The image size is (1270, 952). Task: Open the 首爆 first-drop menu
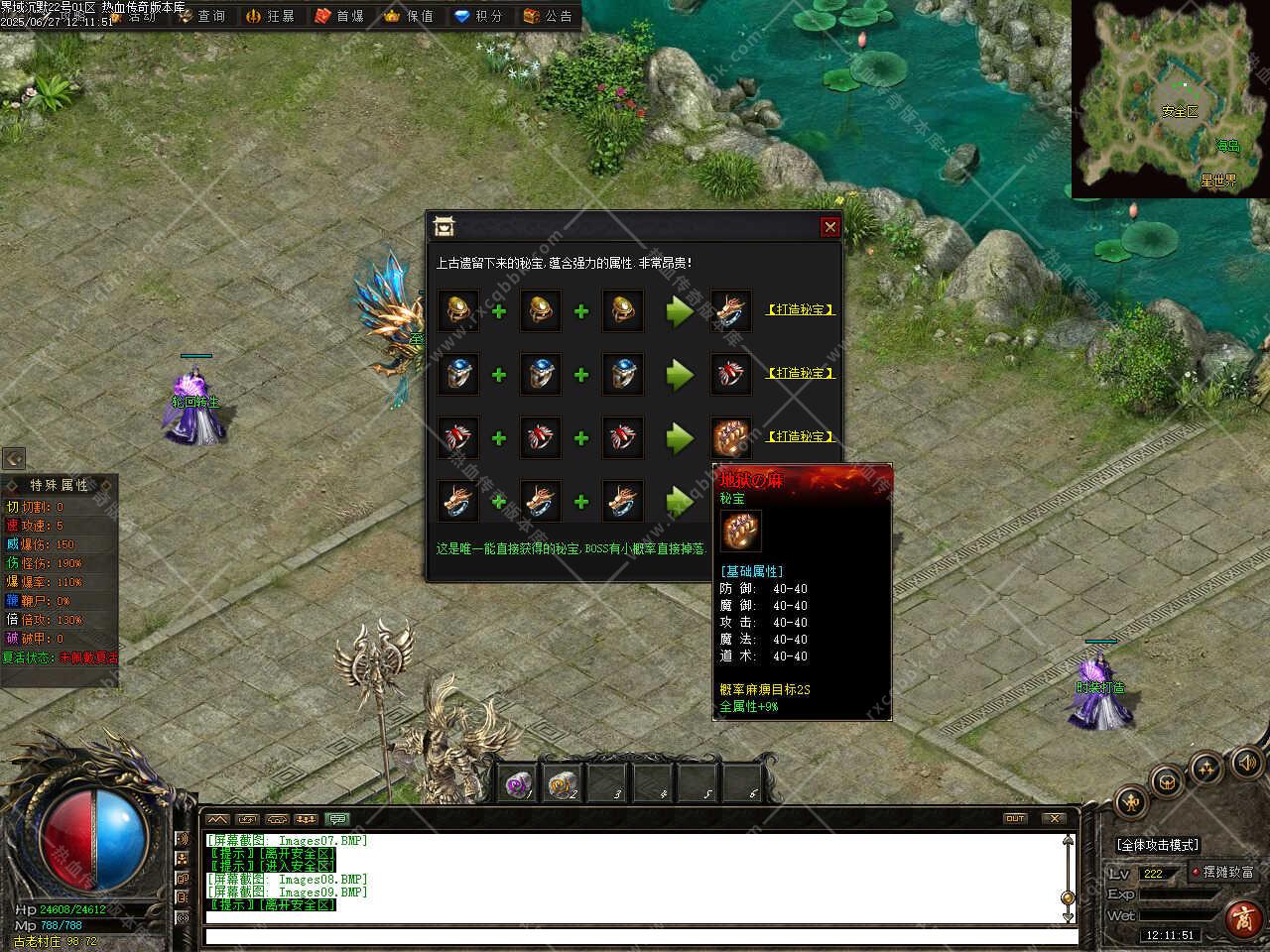tap(339, 16)
